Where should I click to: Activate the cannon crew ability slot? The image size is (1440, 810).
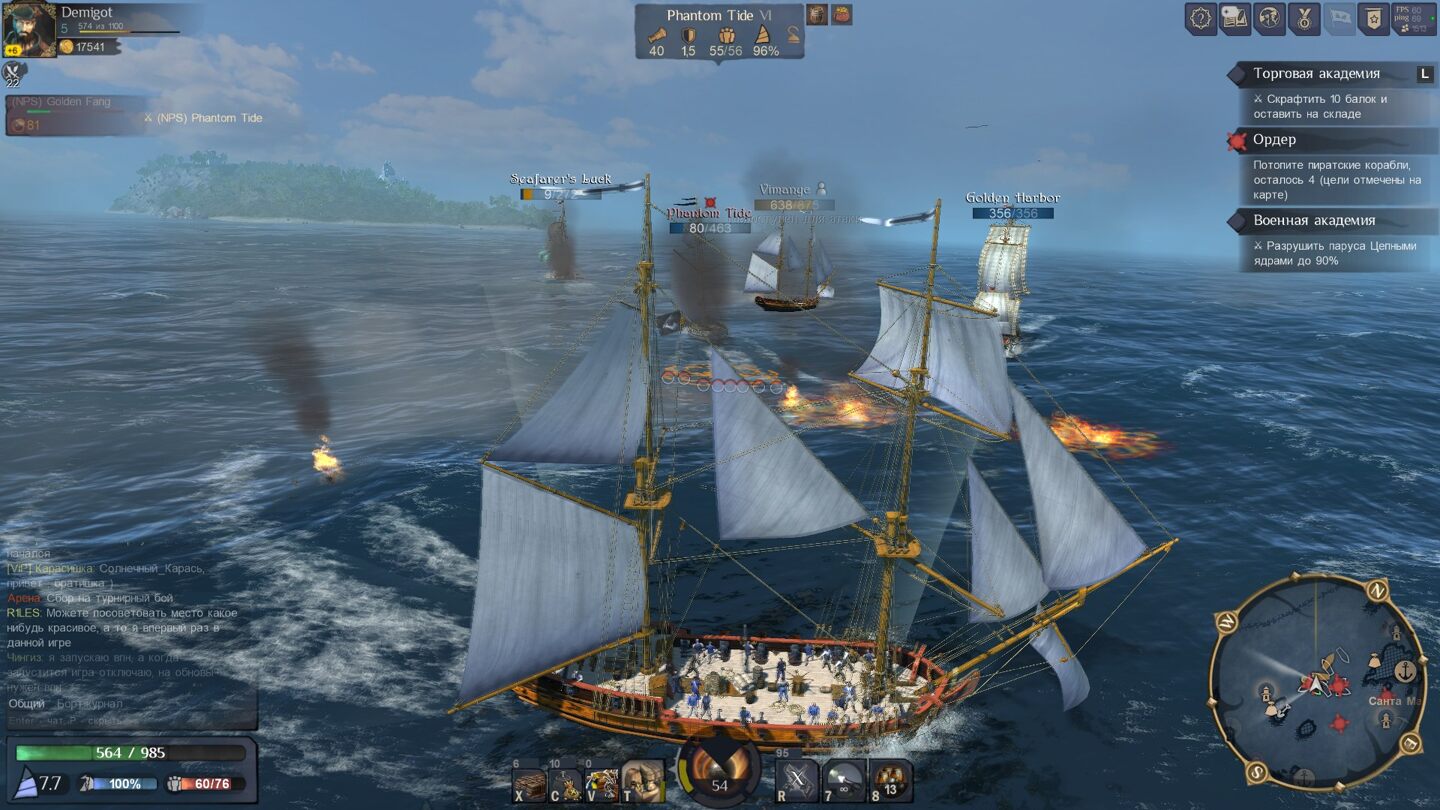click(642, 781)
